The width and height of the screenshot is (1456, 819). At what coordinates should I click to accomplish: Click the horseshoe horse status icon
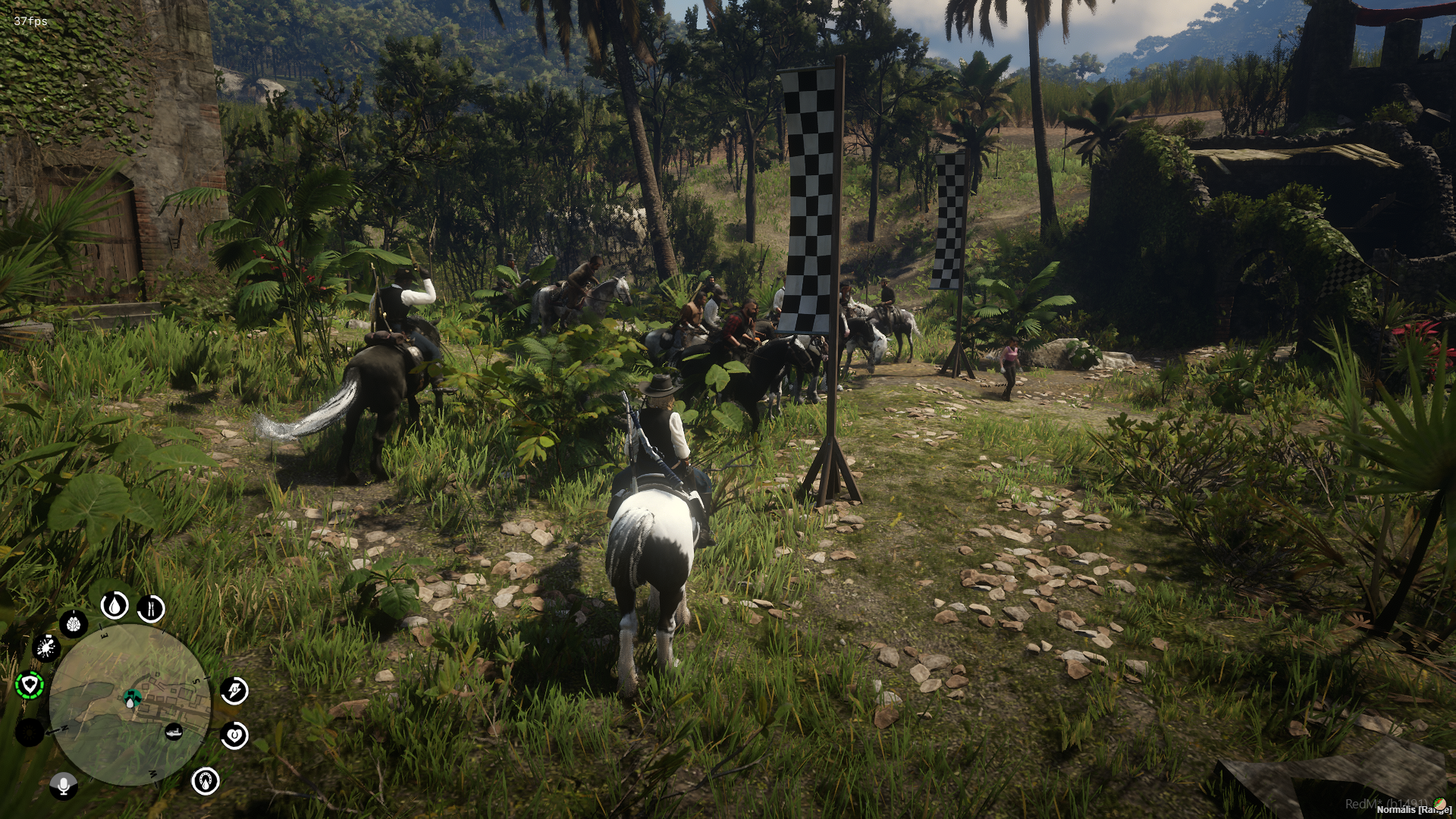click(x=206, y=780)
